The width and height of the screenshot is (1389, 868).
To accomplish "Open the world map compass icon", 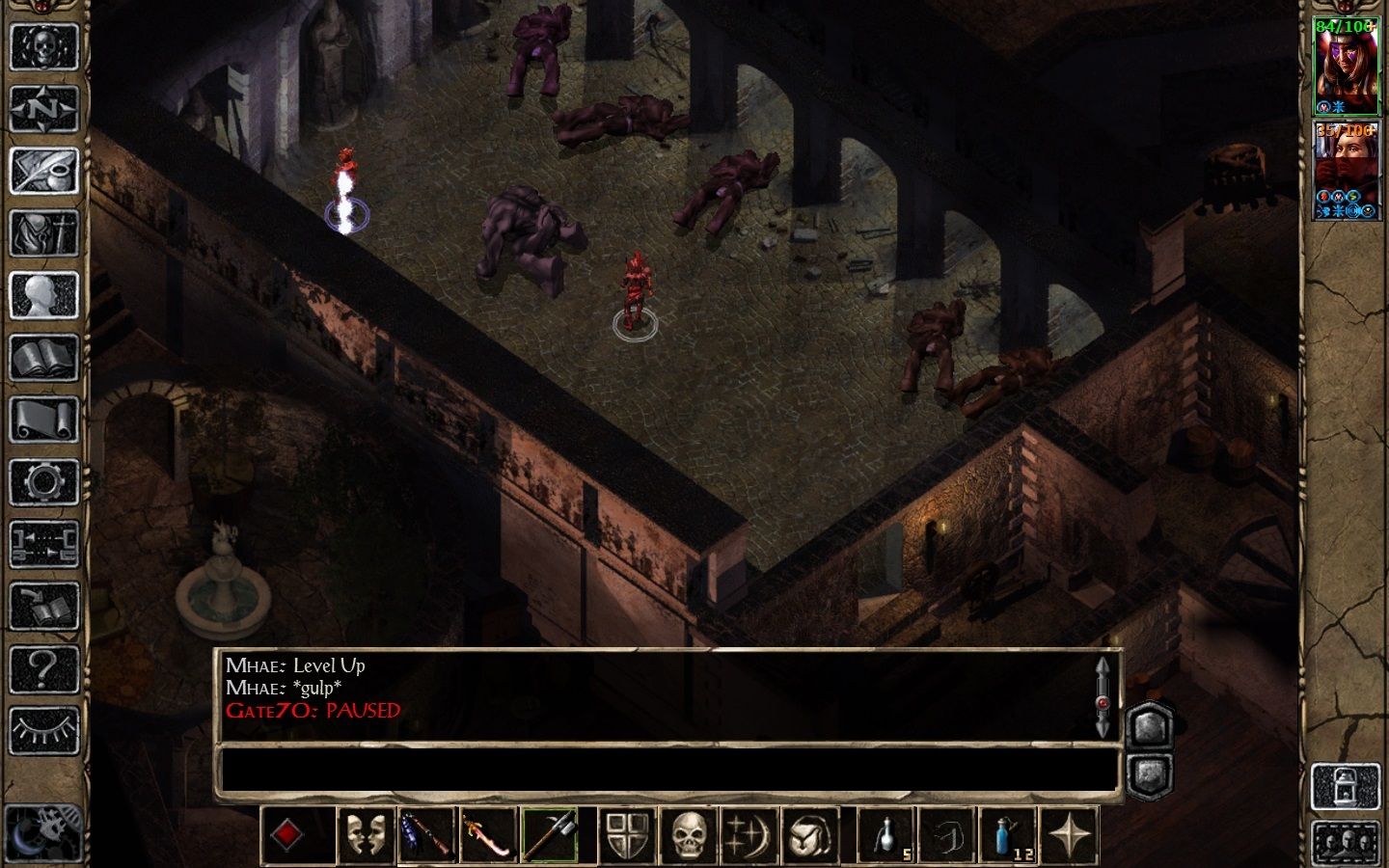I will (44, 109).
